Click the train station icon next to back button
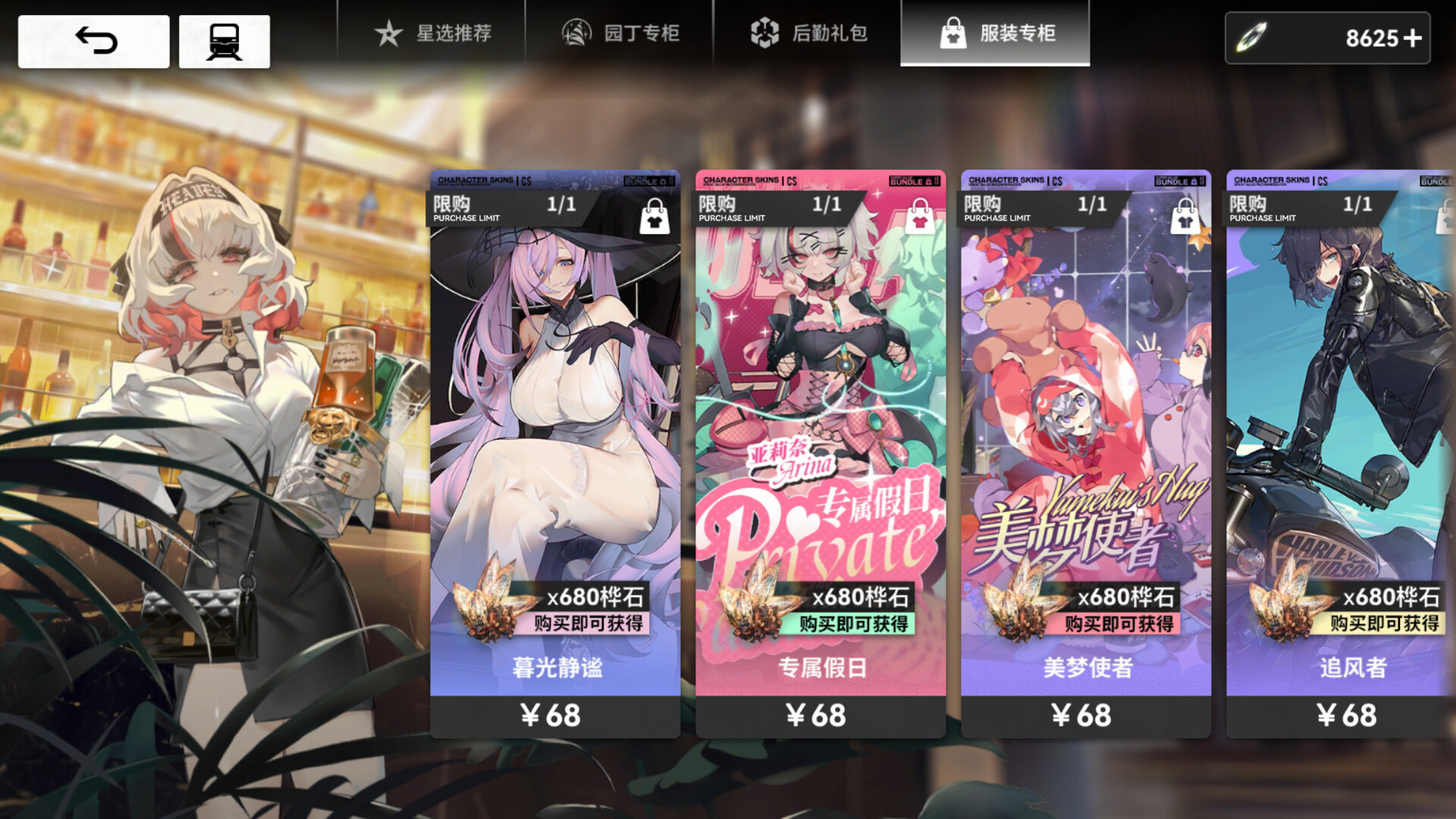Screen dimensions: 1456x819 (224, 41)
